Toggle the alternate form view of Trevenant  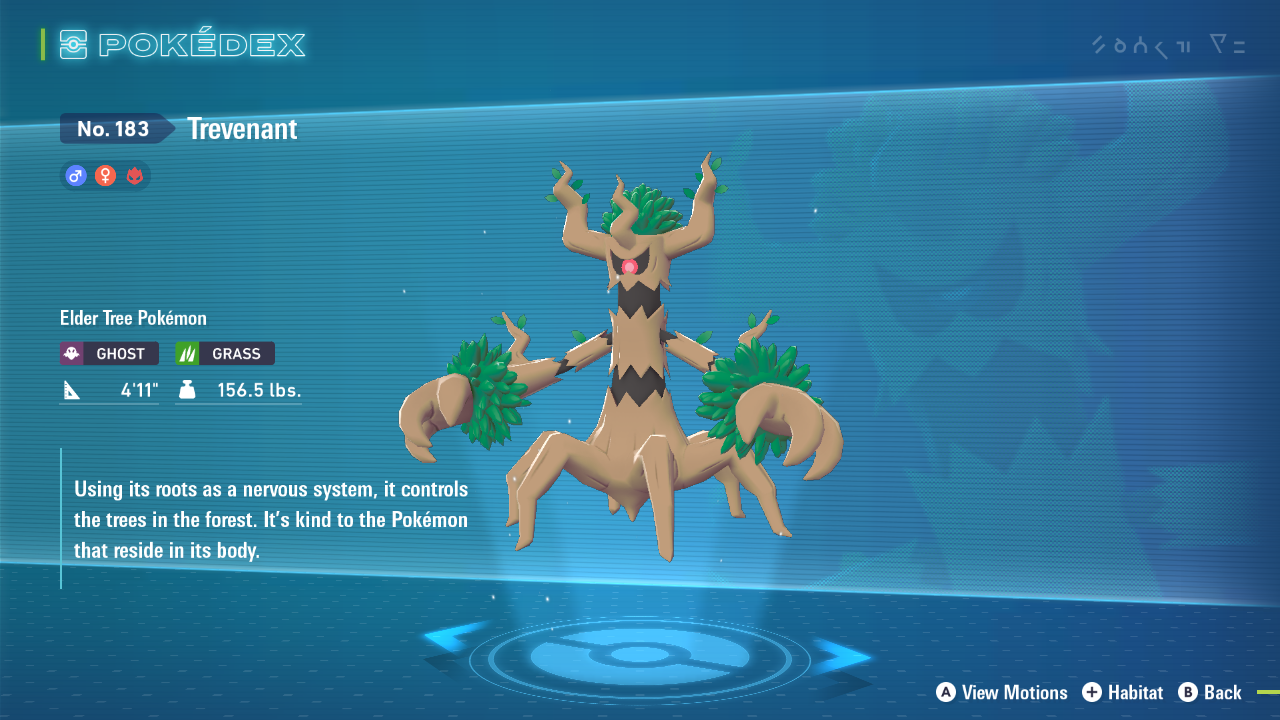tap(135, 175)
